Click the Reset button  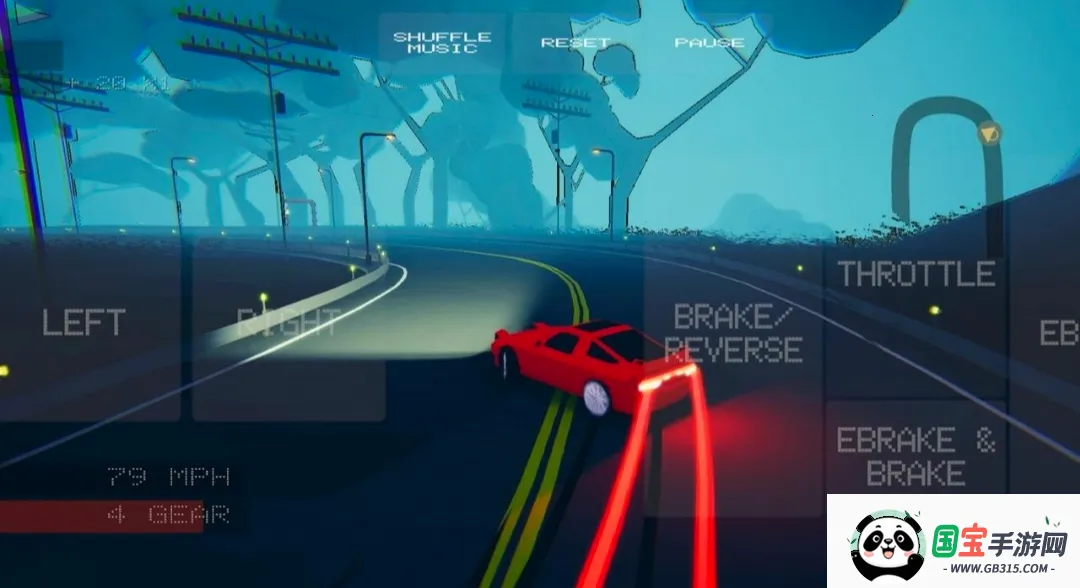pos(575,43)
